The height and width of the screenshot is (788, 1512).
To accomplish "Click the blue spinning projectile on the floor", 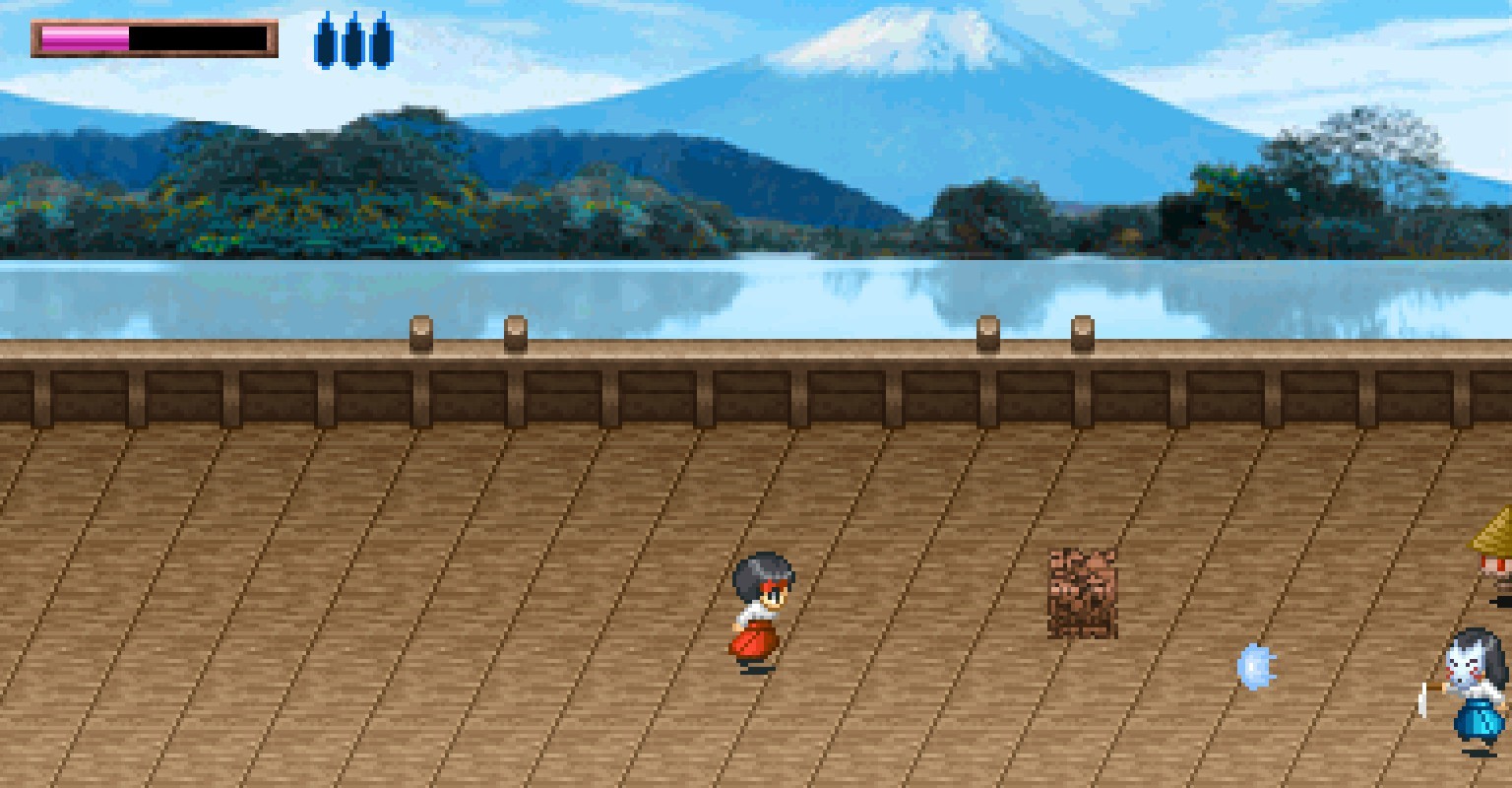I will pyautogui.click(x=1254, y=664).
